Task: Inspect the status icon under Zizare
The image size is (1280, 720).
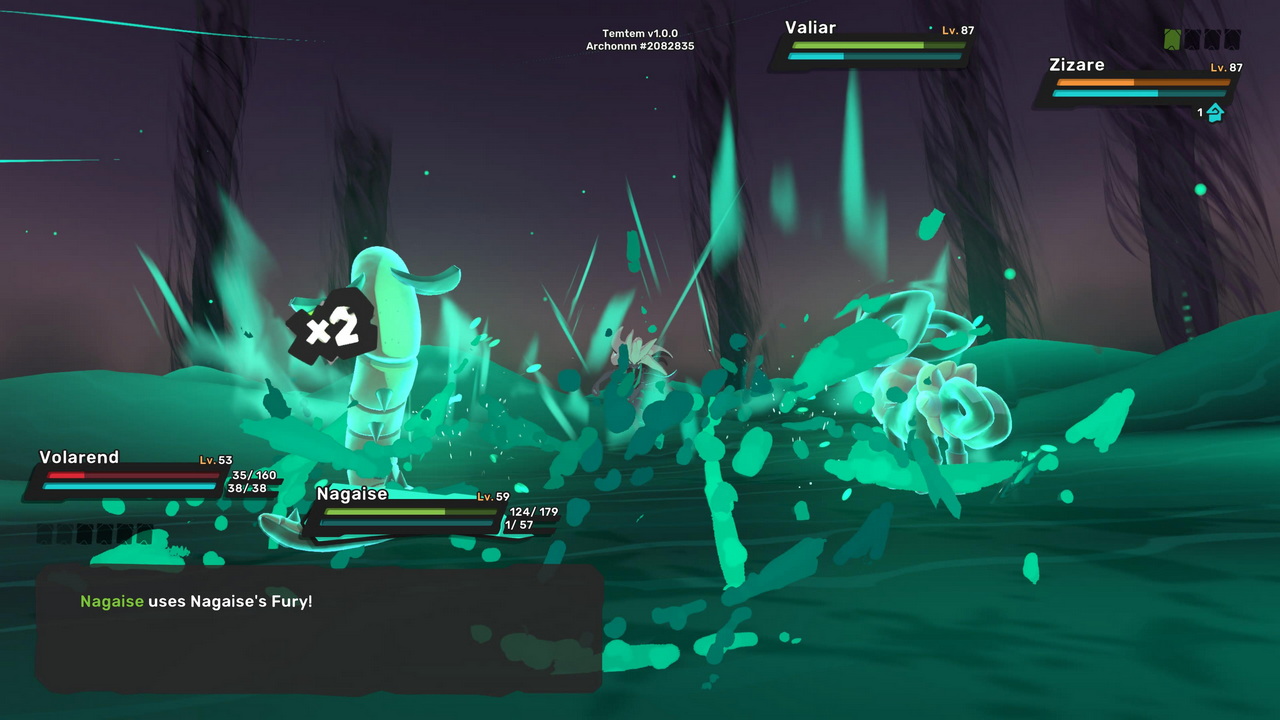Action: (1215, 113)
